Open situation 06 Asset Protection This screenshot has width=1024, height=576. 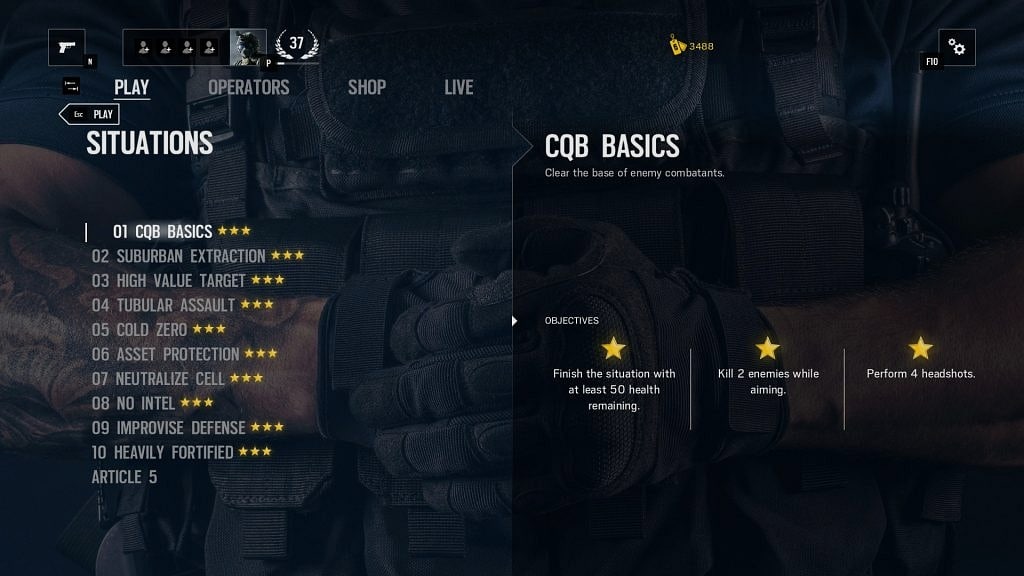166,354
